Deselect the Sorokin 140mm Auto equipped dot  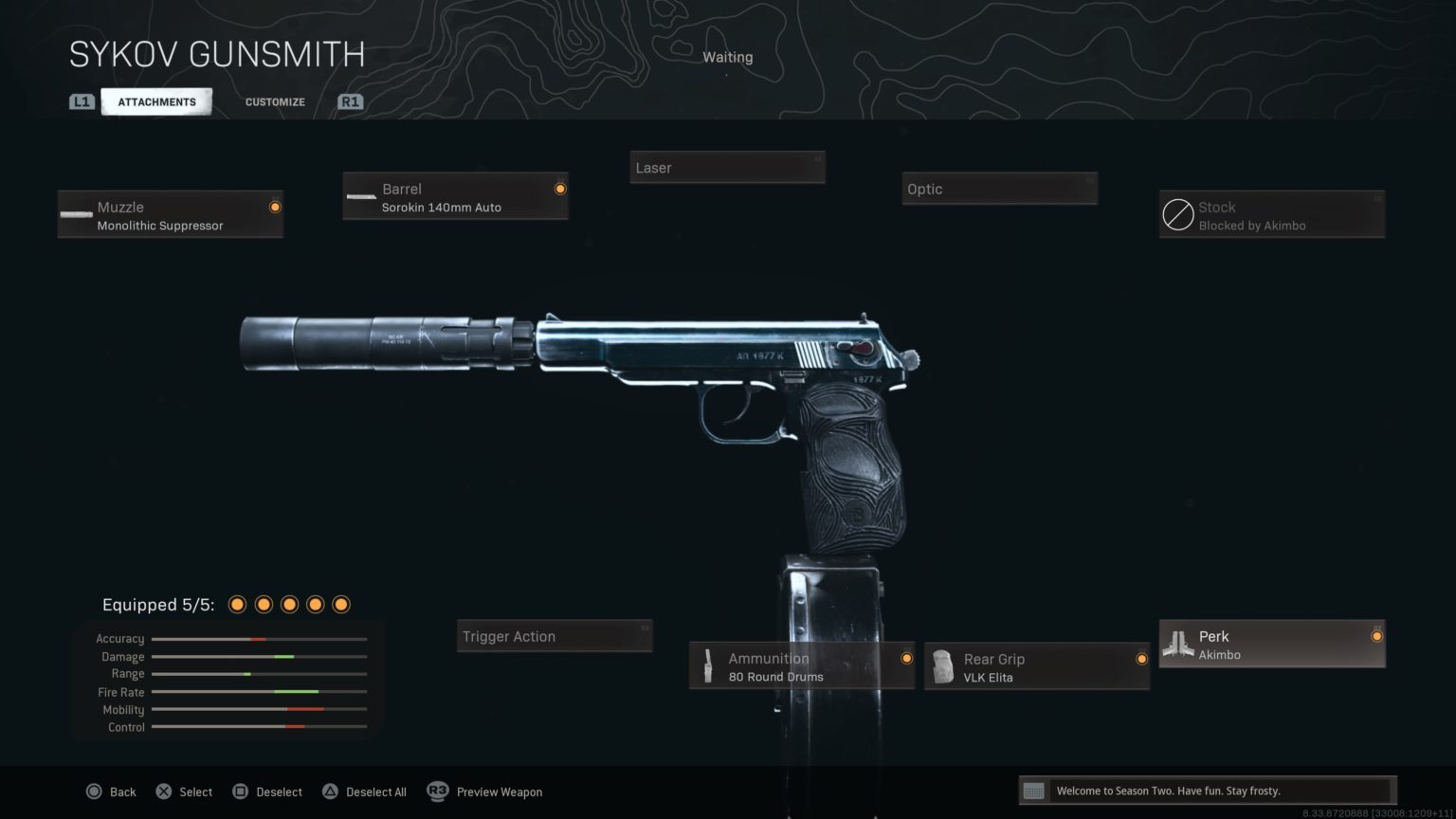click(x=559, y=188)
